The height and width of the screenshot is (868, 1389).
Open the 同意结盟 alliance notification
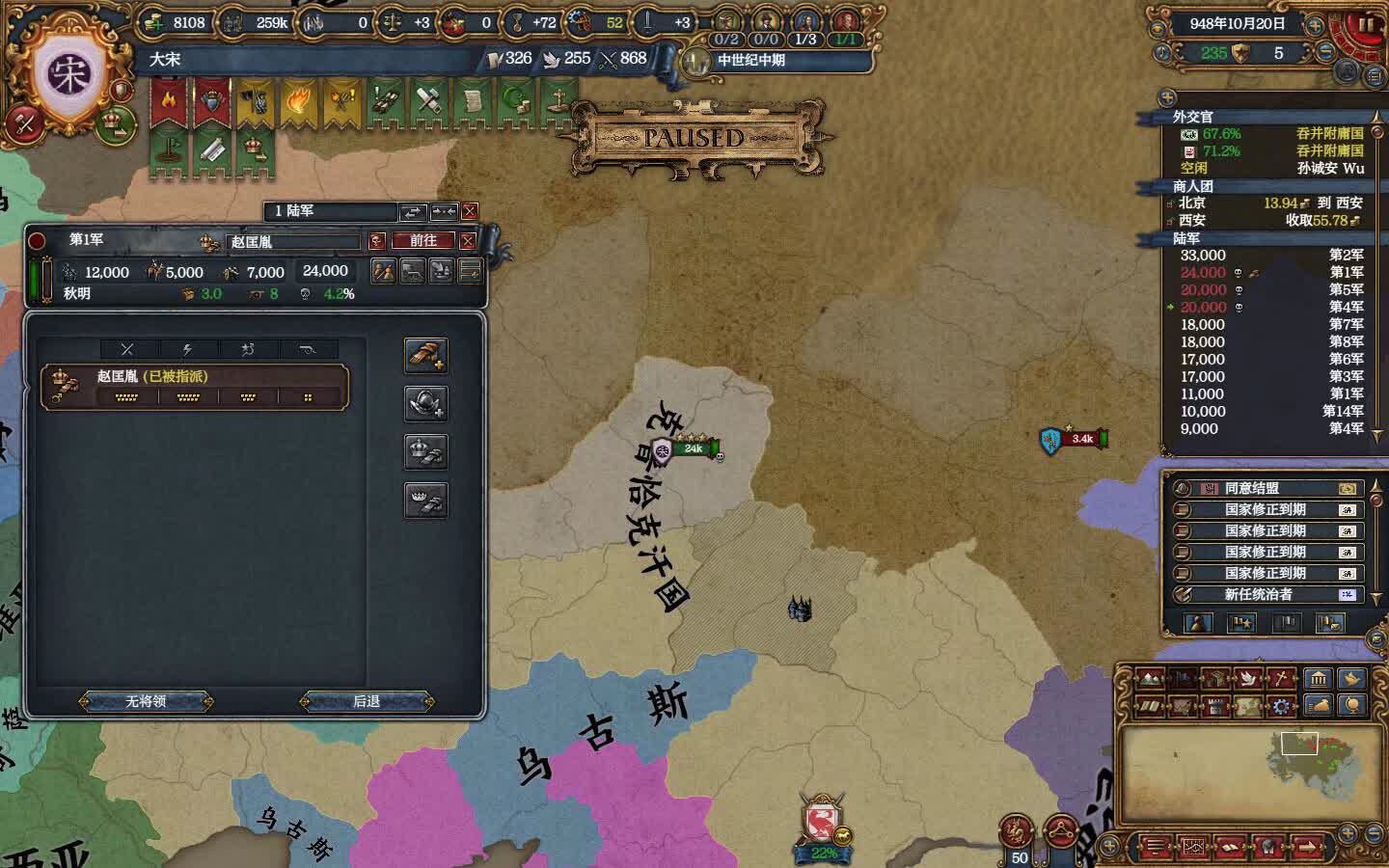coord(1266,489)
